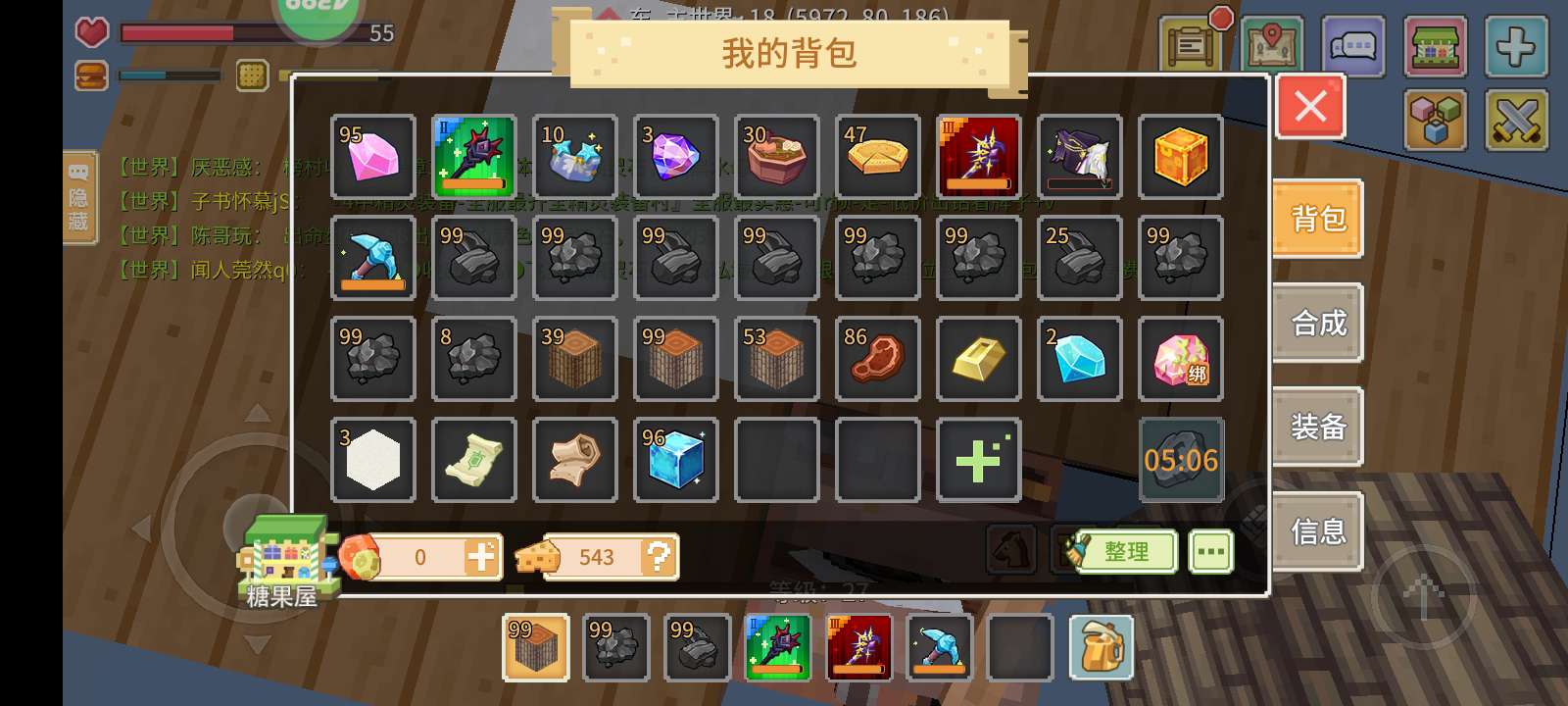Open the 信息 info tab
1568x706 pixels.
[x=1317, y=530]
